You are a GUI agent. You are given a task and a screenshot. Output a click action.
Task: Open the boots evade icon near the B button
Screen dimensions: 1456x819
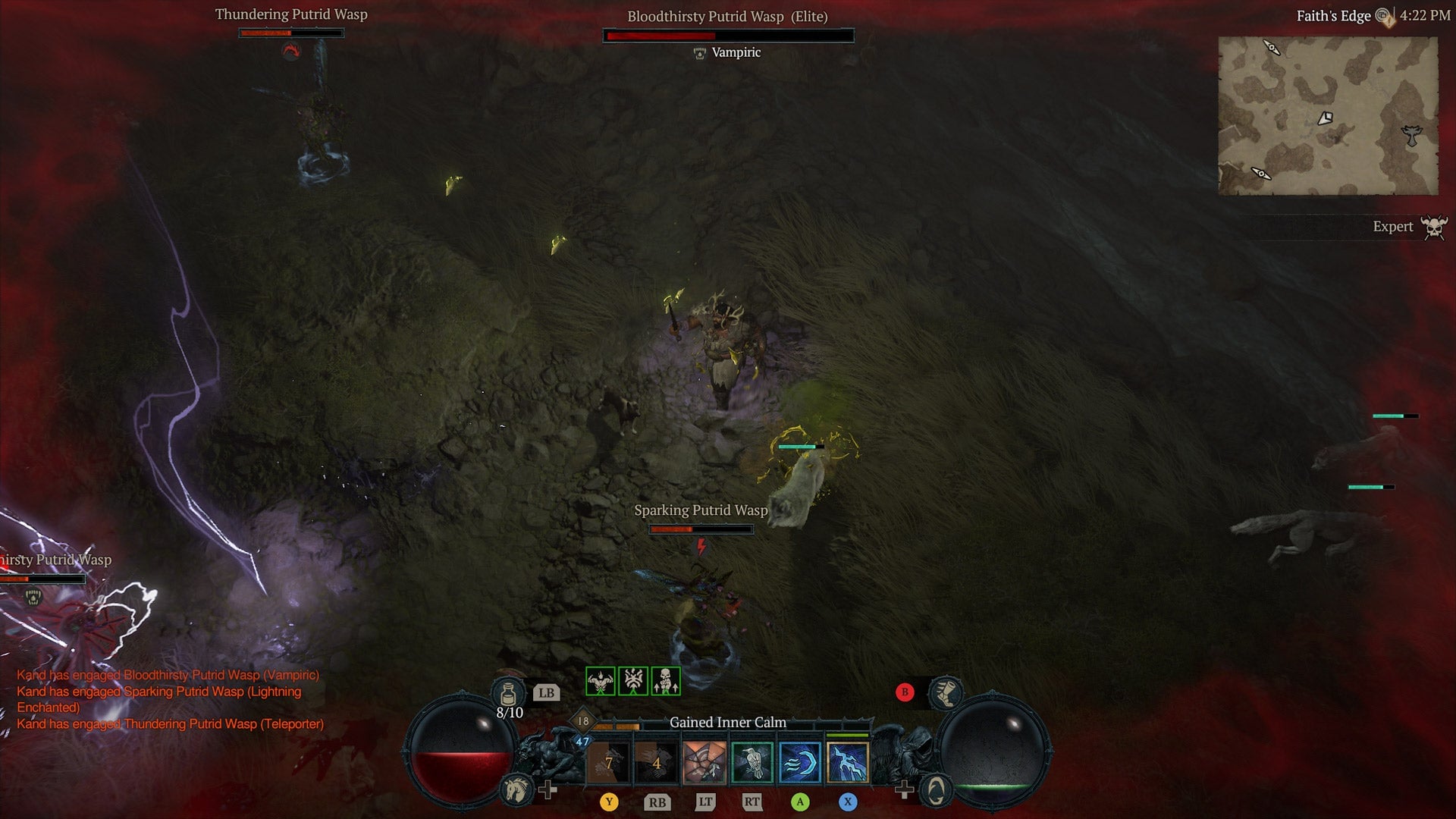coord(946,695)
